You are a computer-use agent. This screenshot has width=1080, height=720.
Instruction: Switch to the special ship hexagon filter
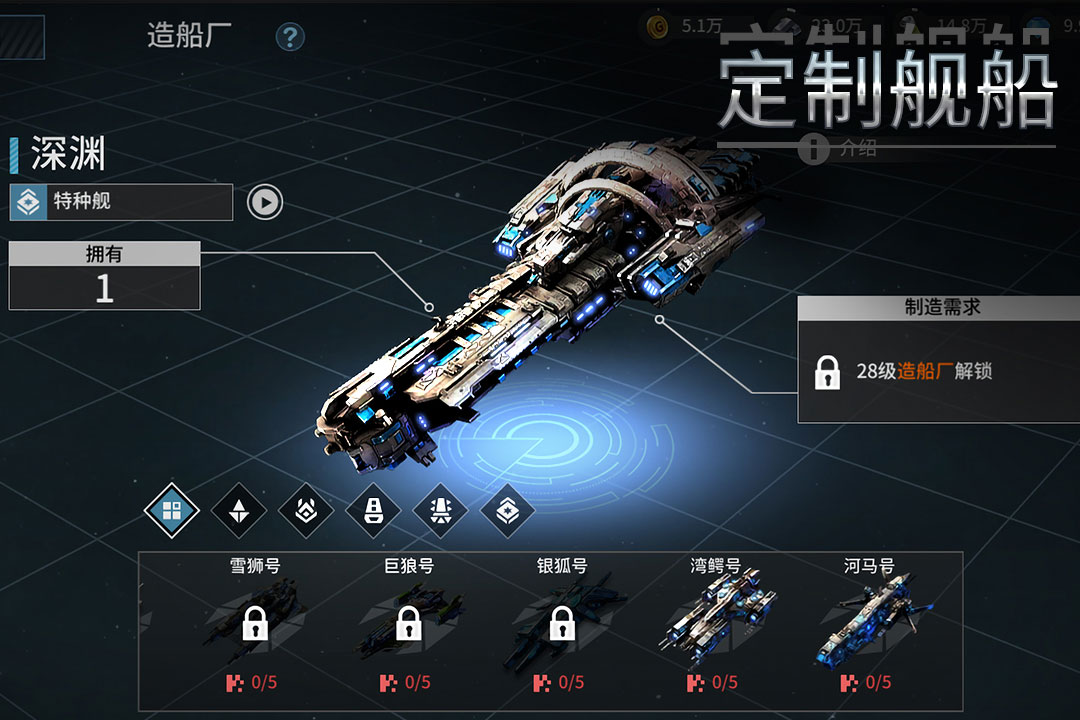507,511
